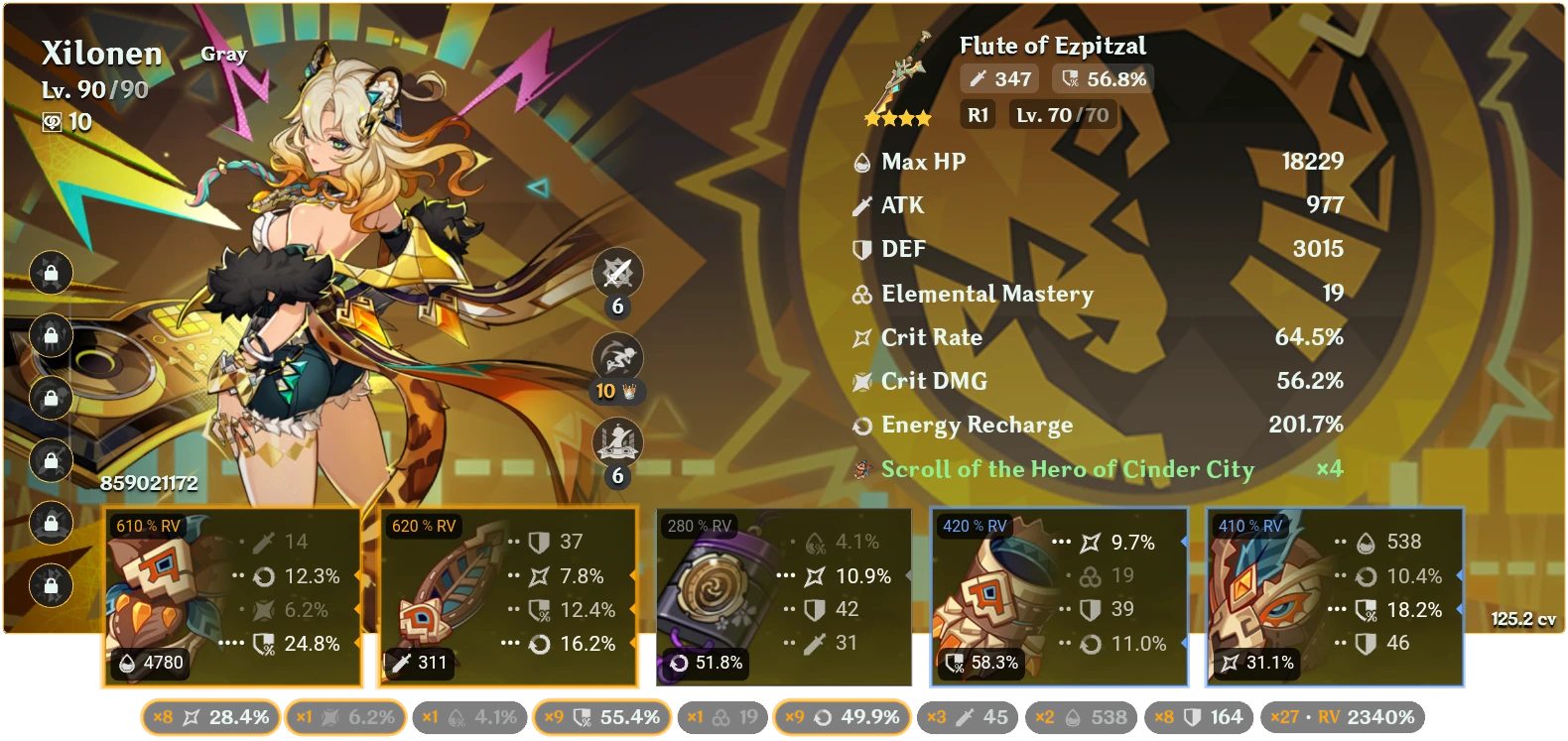The height and width of the screenshot is (741, 1568).
Task: Click the 610% RV badge on the flower artifact
Action: coord(145,528)
